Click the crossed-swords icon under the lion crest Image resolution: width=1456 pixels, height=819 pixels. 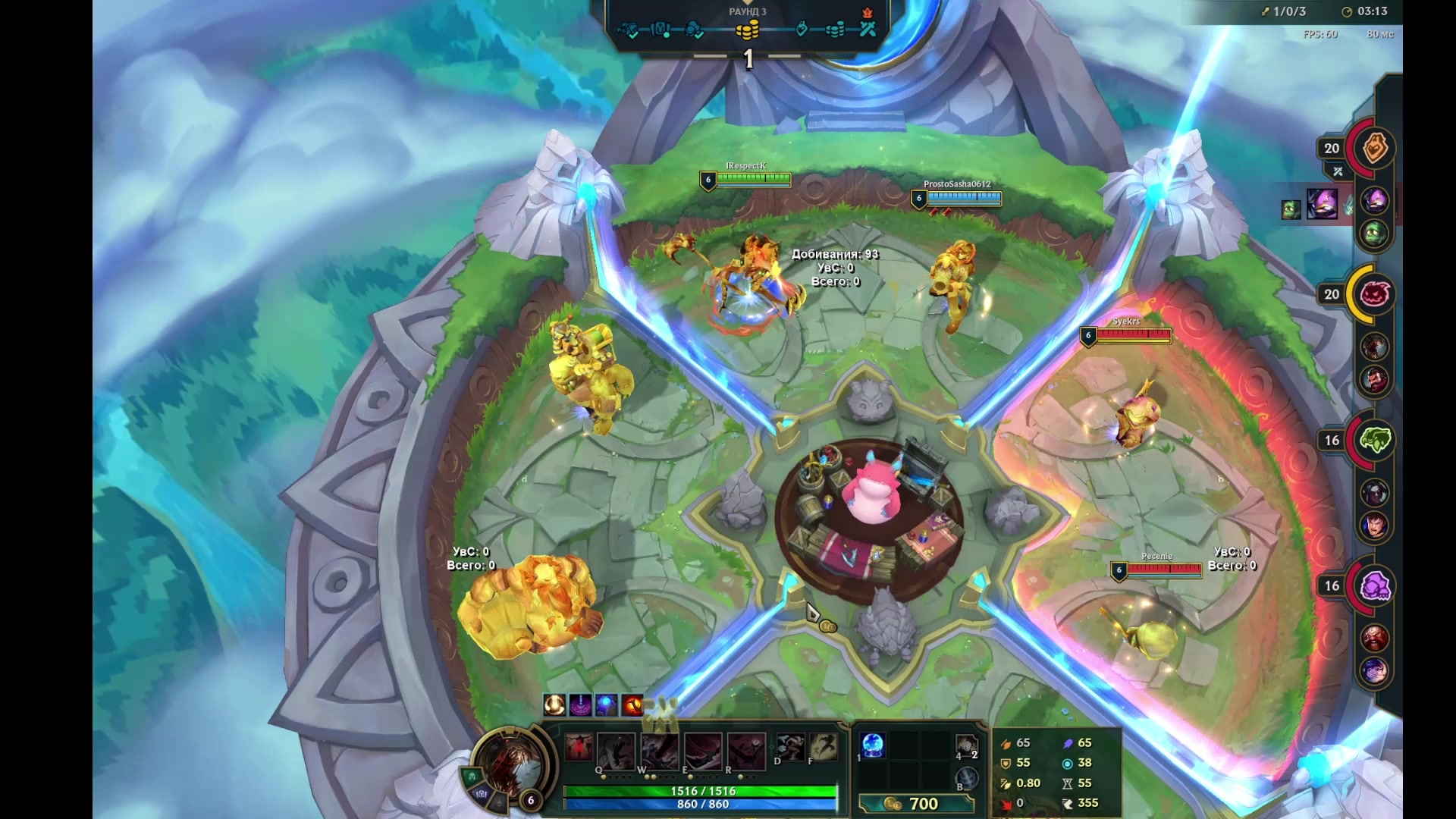coord(1338,171)
